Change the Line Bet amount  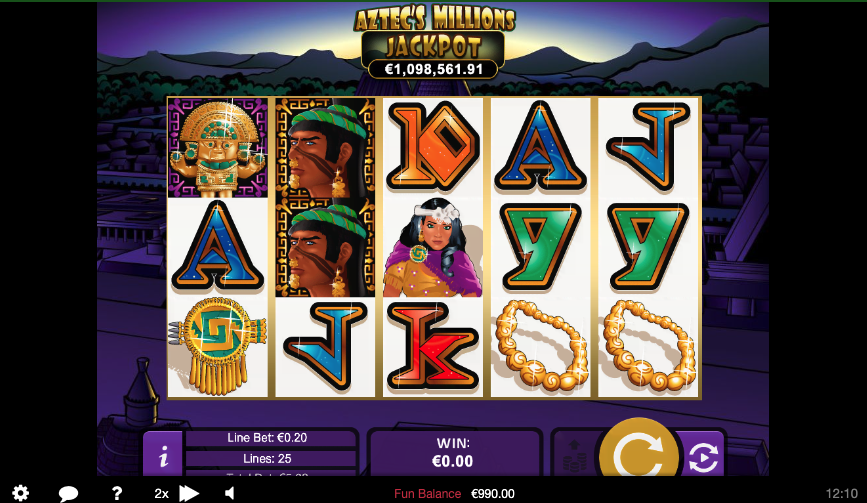click(269, 438)
